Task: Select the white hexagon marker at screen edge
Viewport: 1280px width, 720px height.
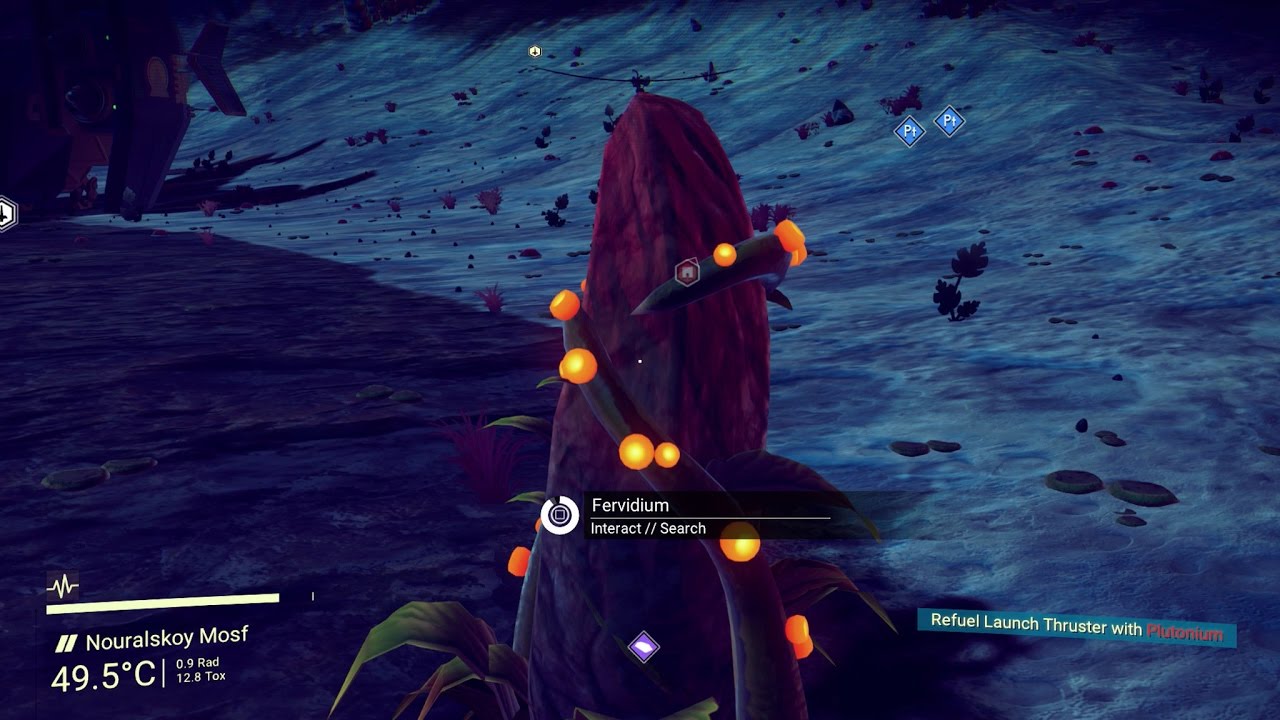Action: (x=6, y=213)
